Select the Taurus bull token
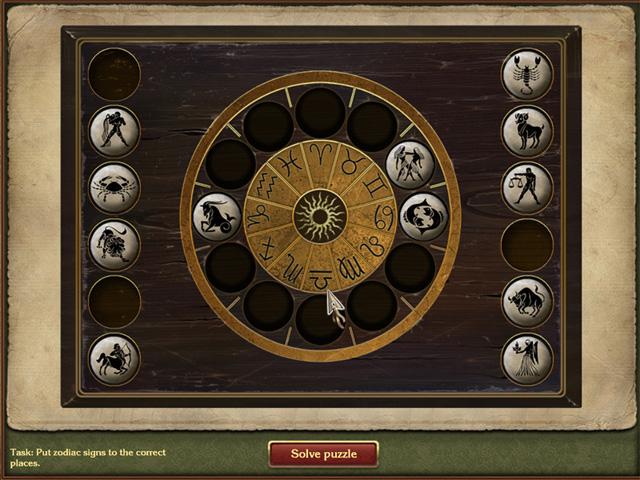The image size is (640, 480). (x=527, y=302)
